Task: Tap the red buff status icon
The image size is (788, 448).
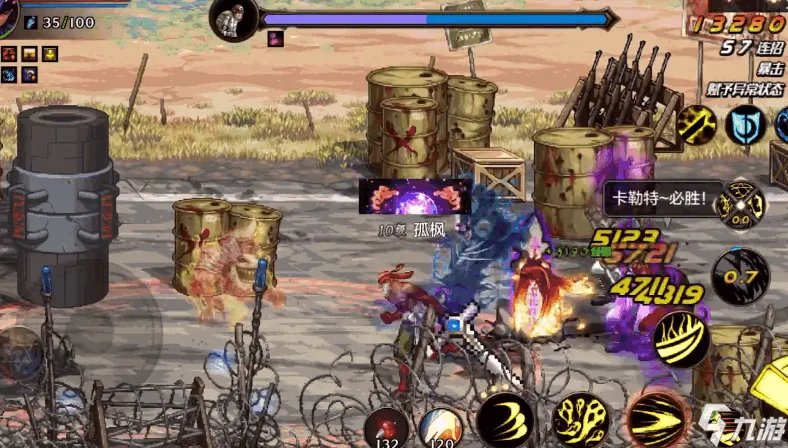Action: click(9, 53)
